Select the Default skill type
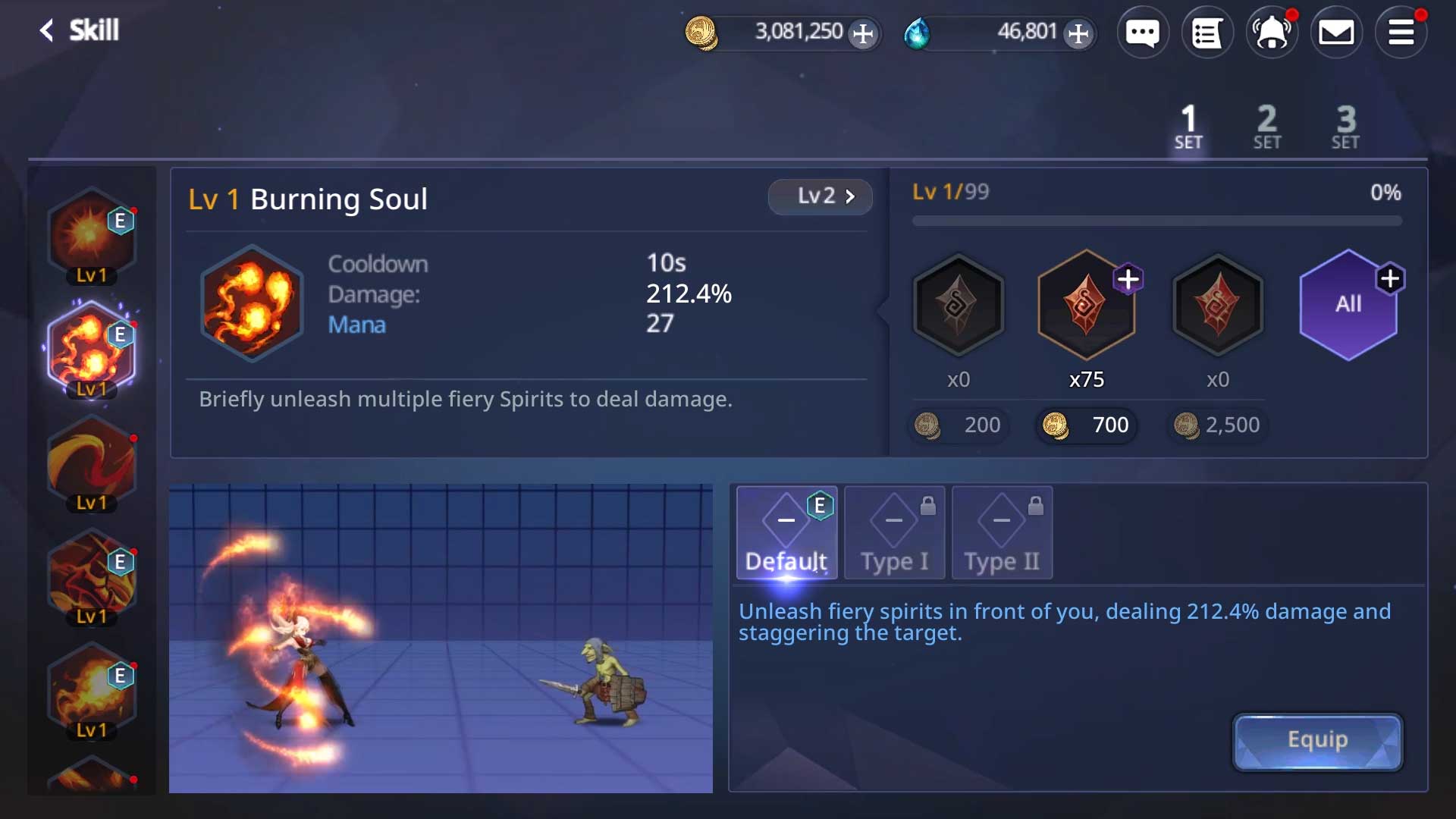Image resolution: width=1456 pixels, height=819 pixels. pyautogui.click(x=786, y=533)
